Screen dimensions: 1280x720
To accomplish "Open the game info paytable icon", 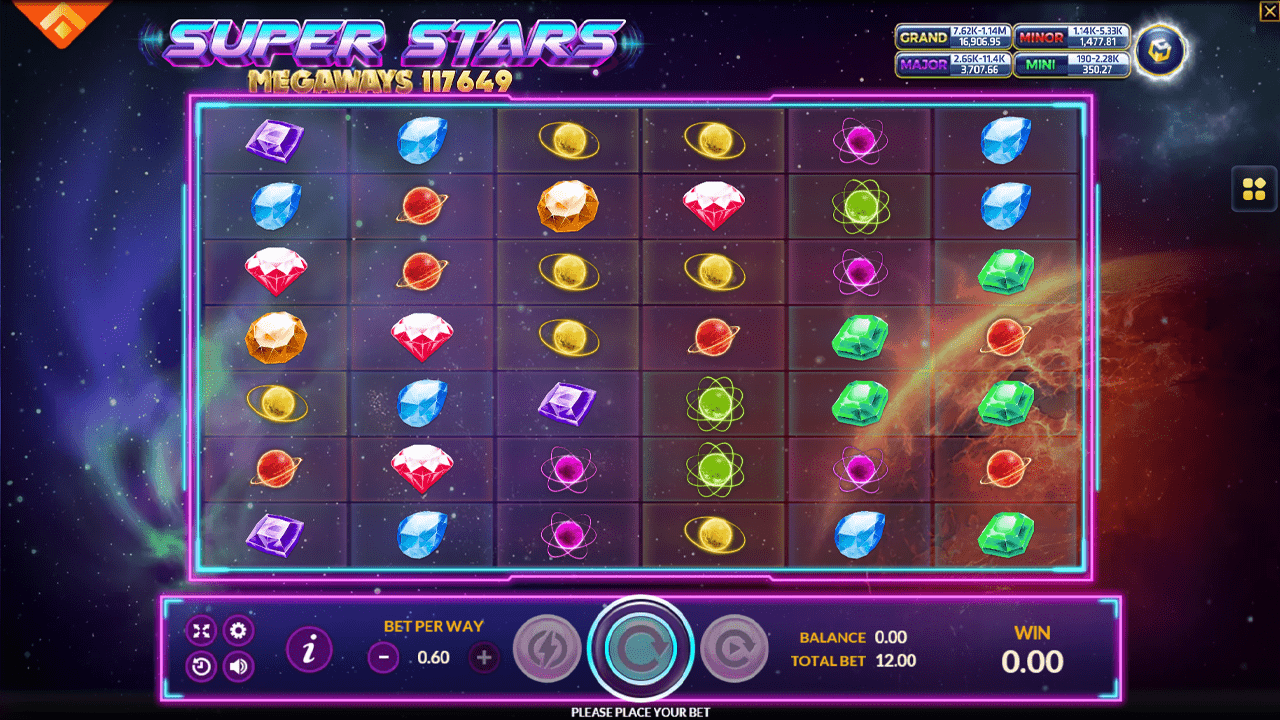I will [309, 648].
